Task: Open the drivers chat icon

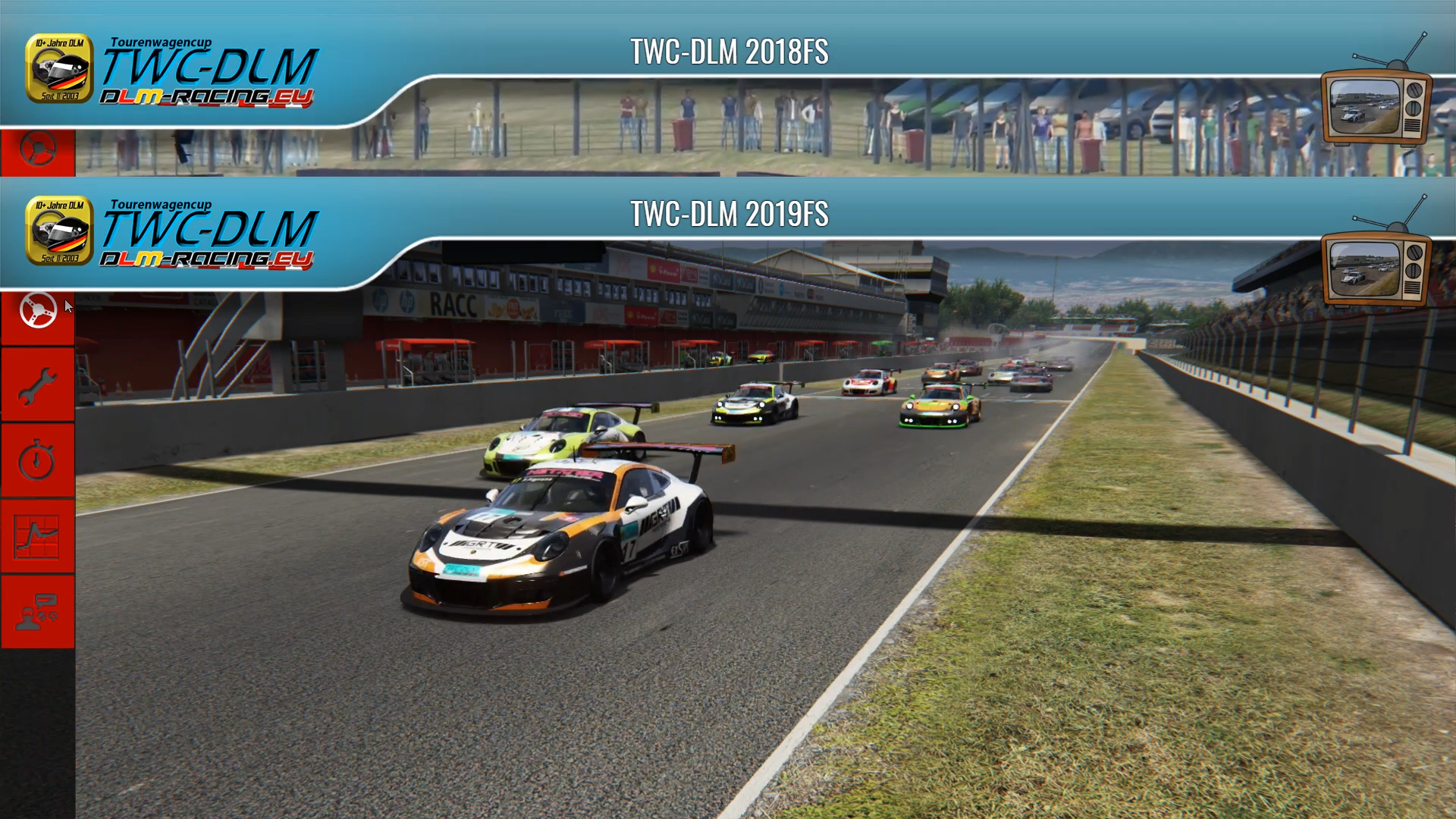Action: click(x=38, y=612)
